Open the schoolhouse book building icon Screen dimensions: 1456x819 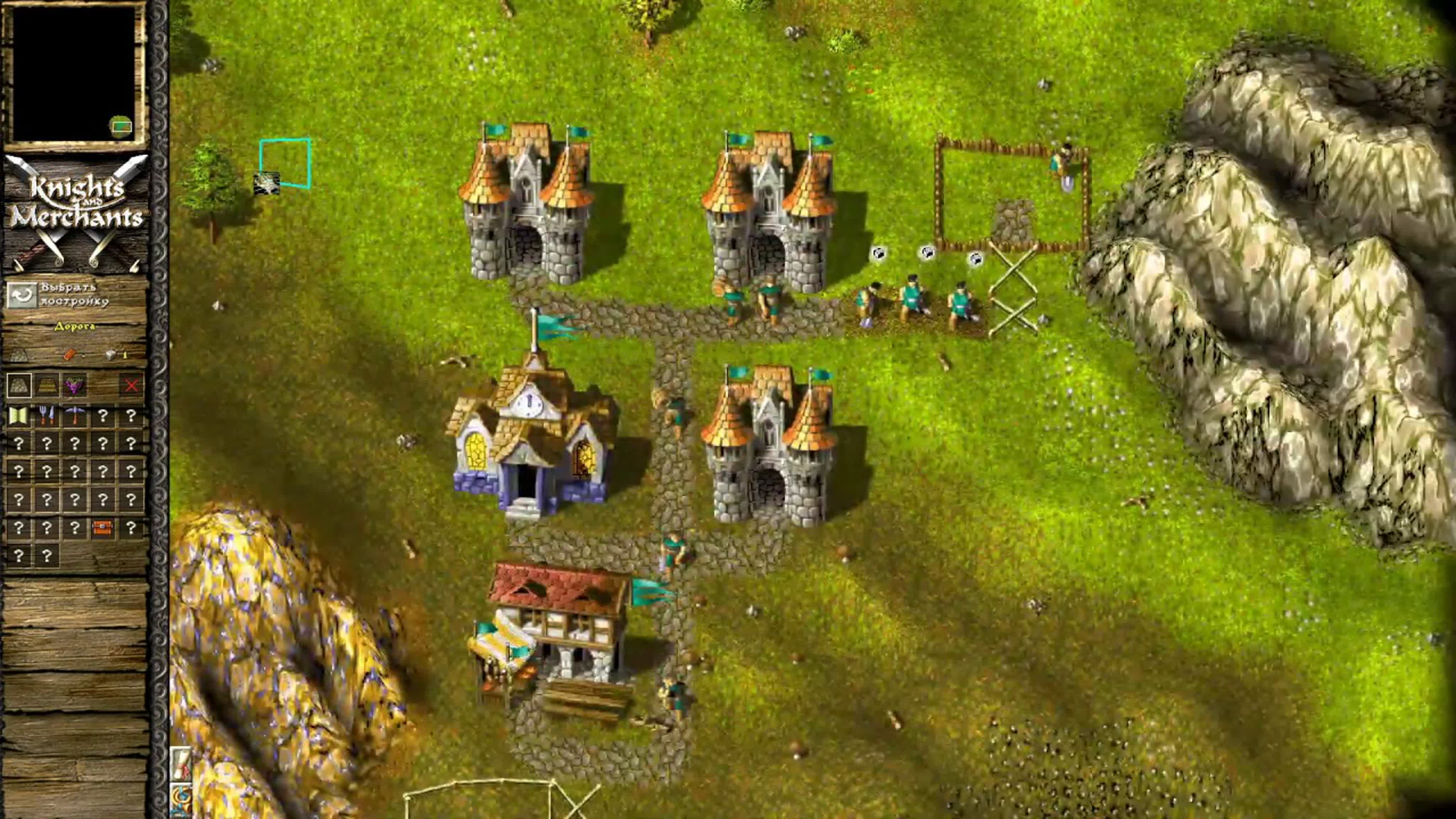coord(18,417)
